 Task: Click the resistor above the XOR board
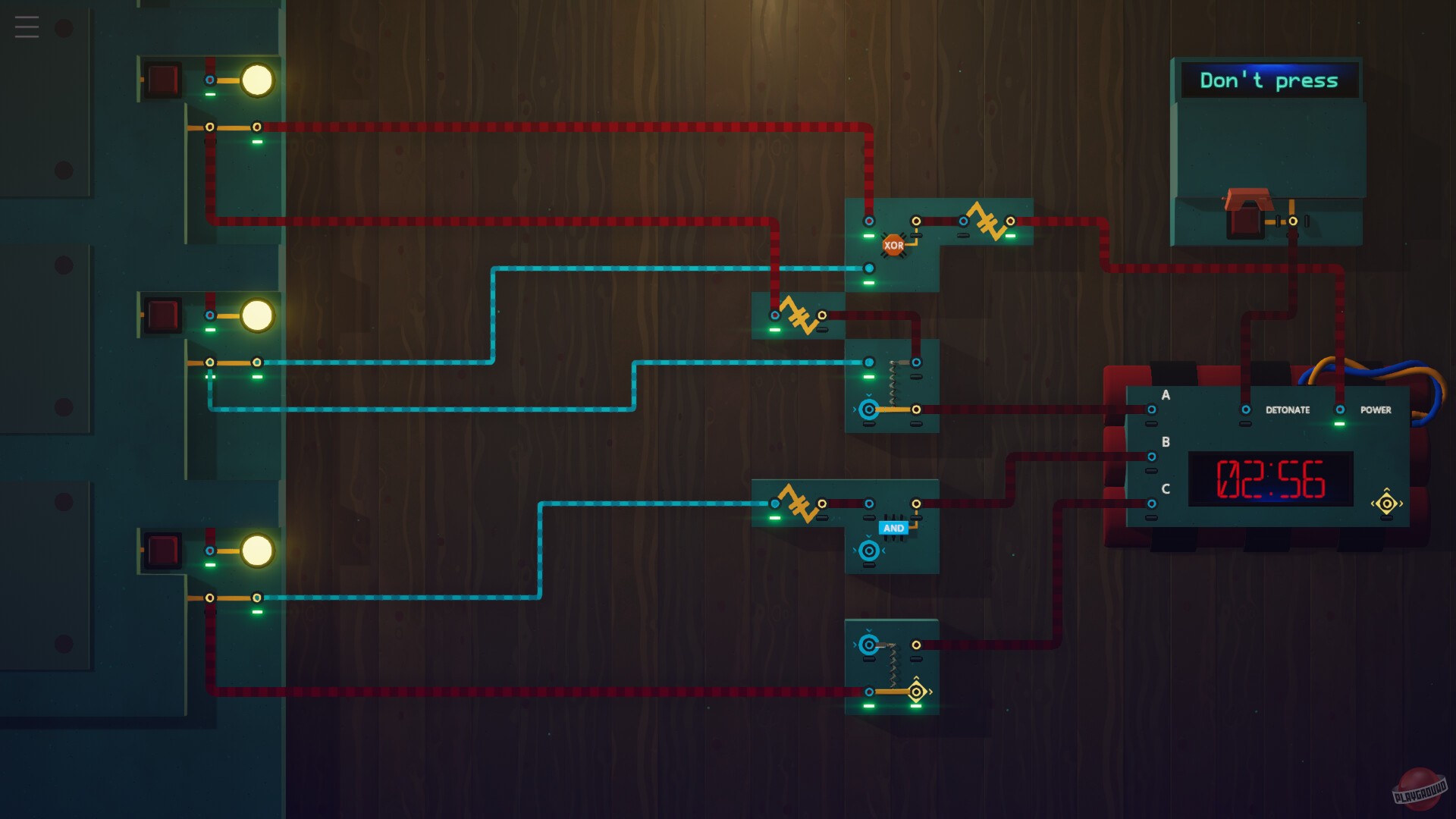click(x=986, y=220)
